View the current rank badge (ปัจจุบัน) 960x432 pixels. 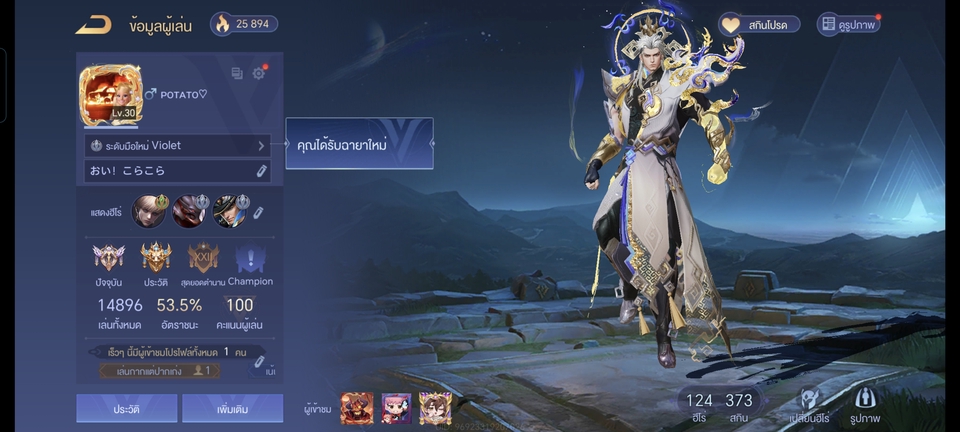[x=109, y=258]
